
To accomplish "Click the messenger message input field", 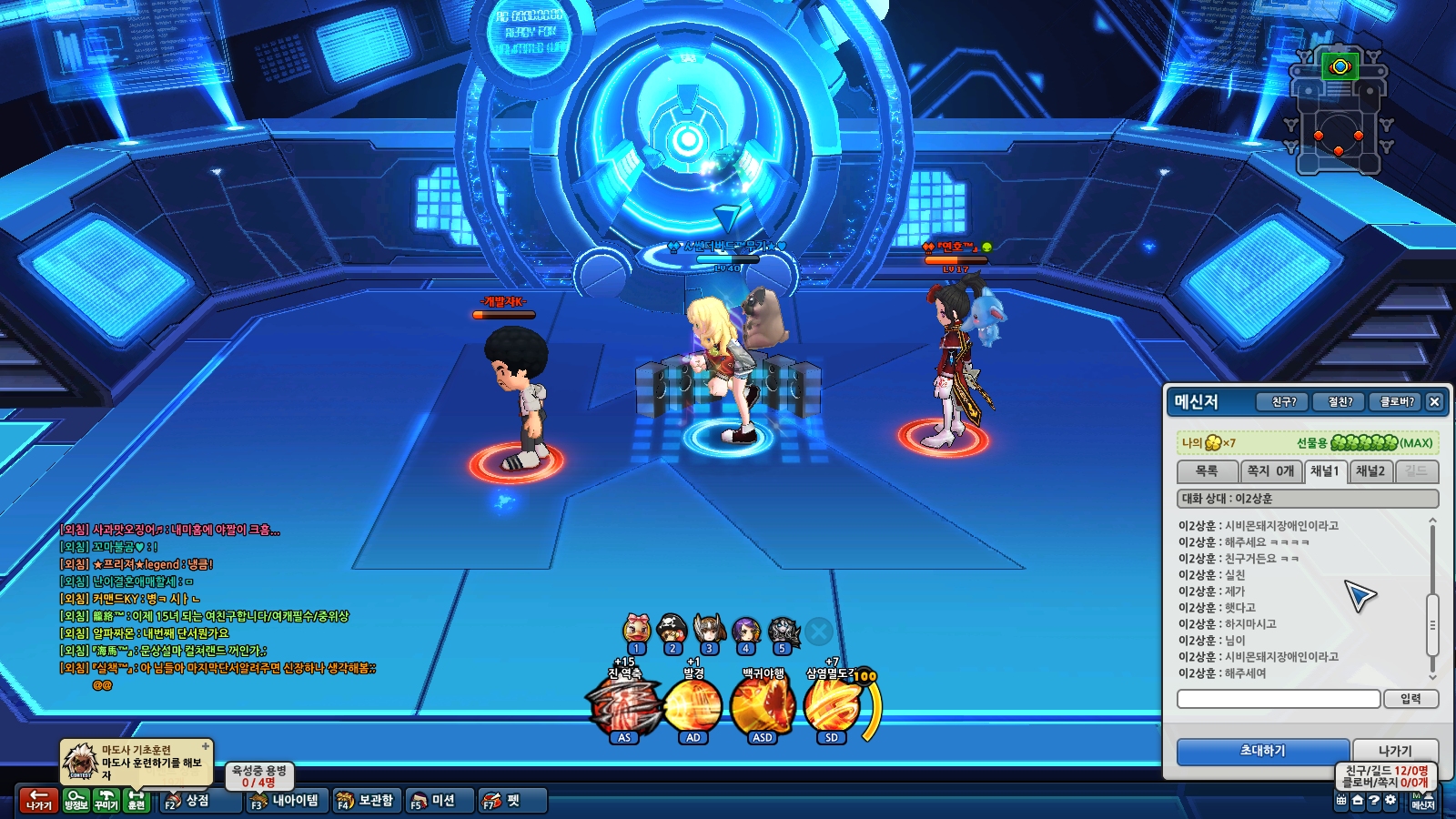I will (1279, 699).
